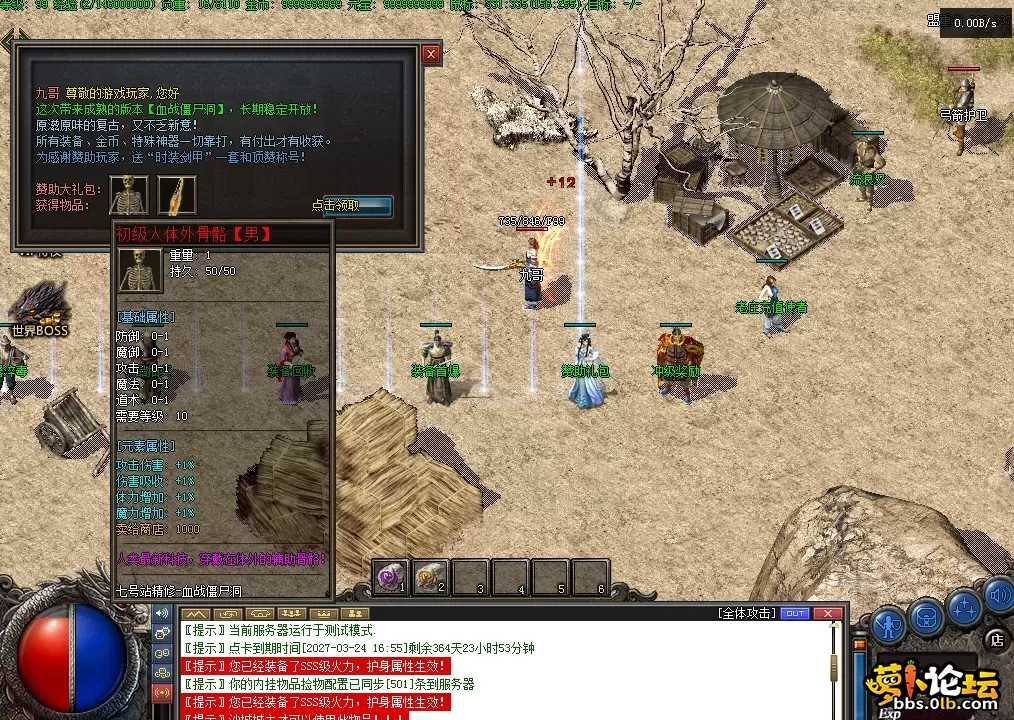Close the chat log panel
The image size is (1014, 720).
click(826, 613)
